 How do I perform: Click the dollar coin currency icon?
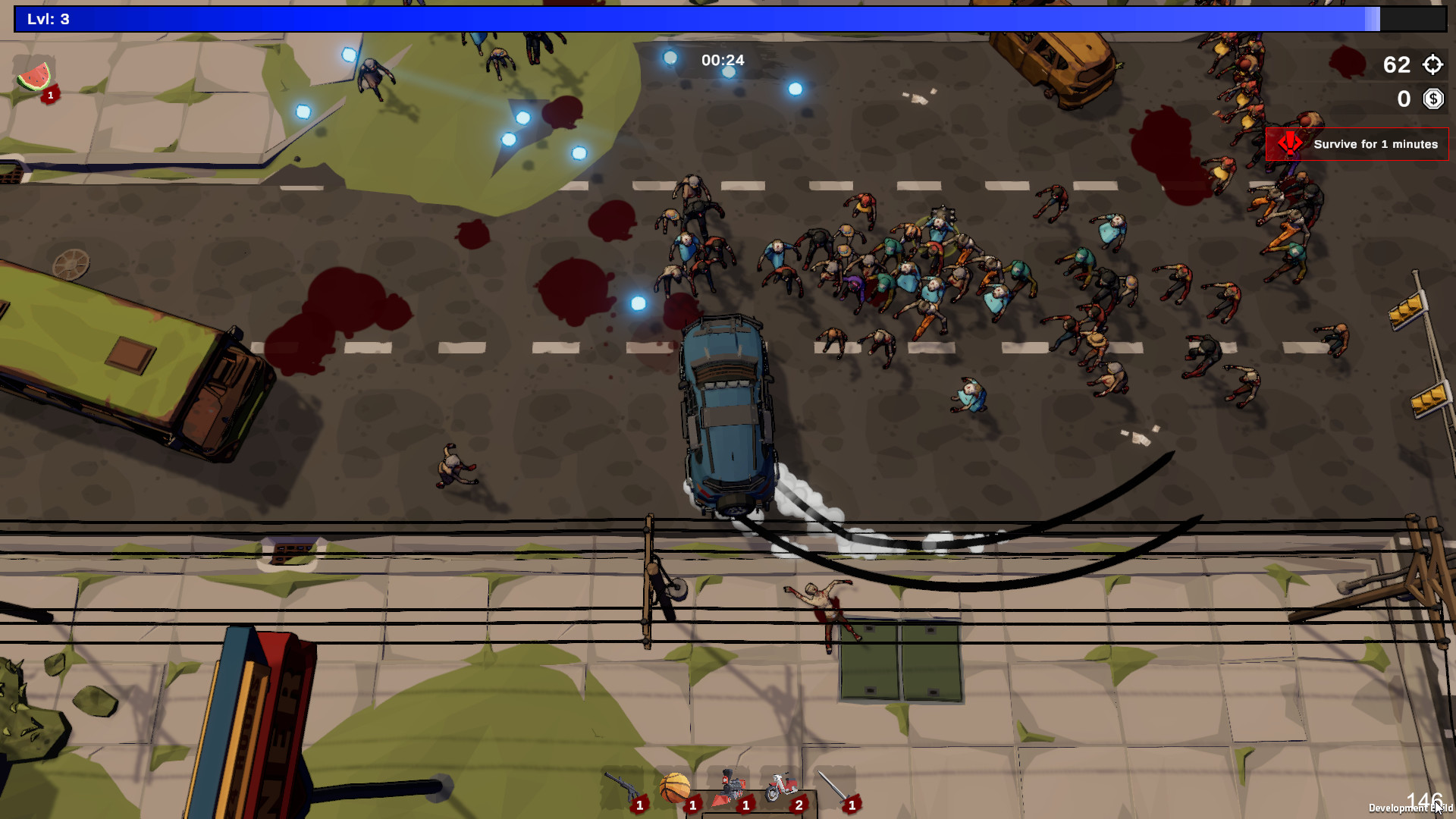point(1432,99)
